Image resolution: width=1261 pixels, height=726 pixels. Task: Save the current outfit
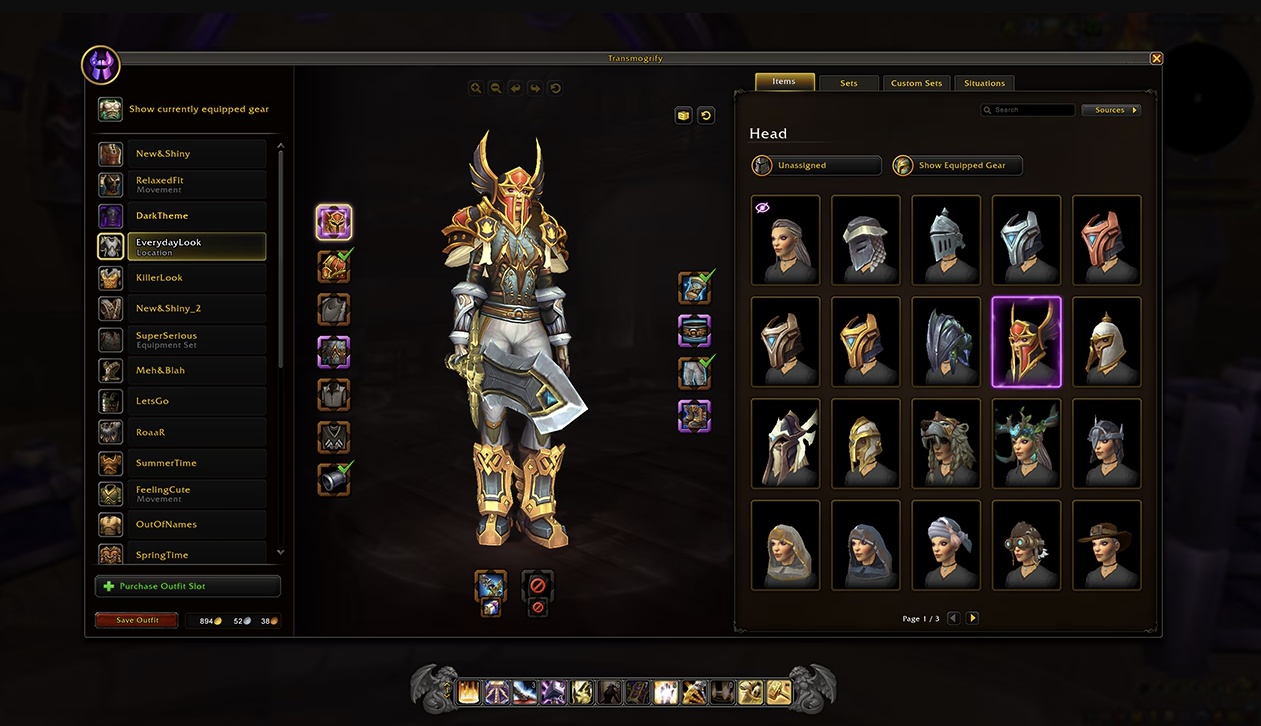click(x=137, y=620)
